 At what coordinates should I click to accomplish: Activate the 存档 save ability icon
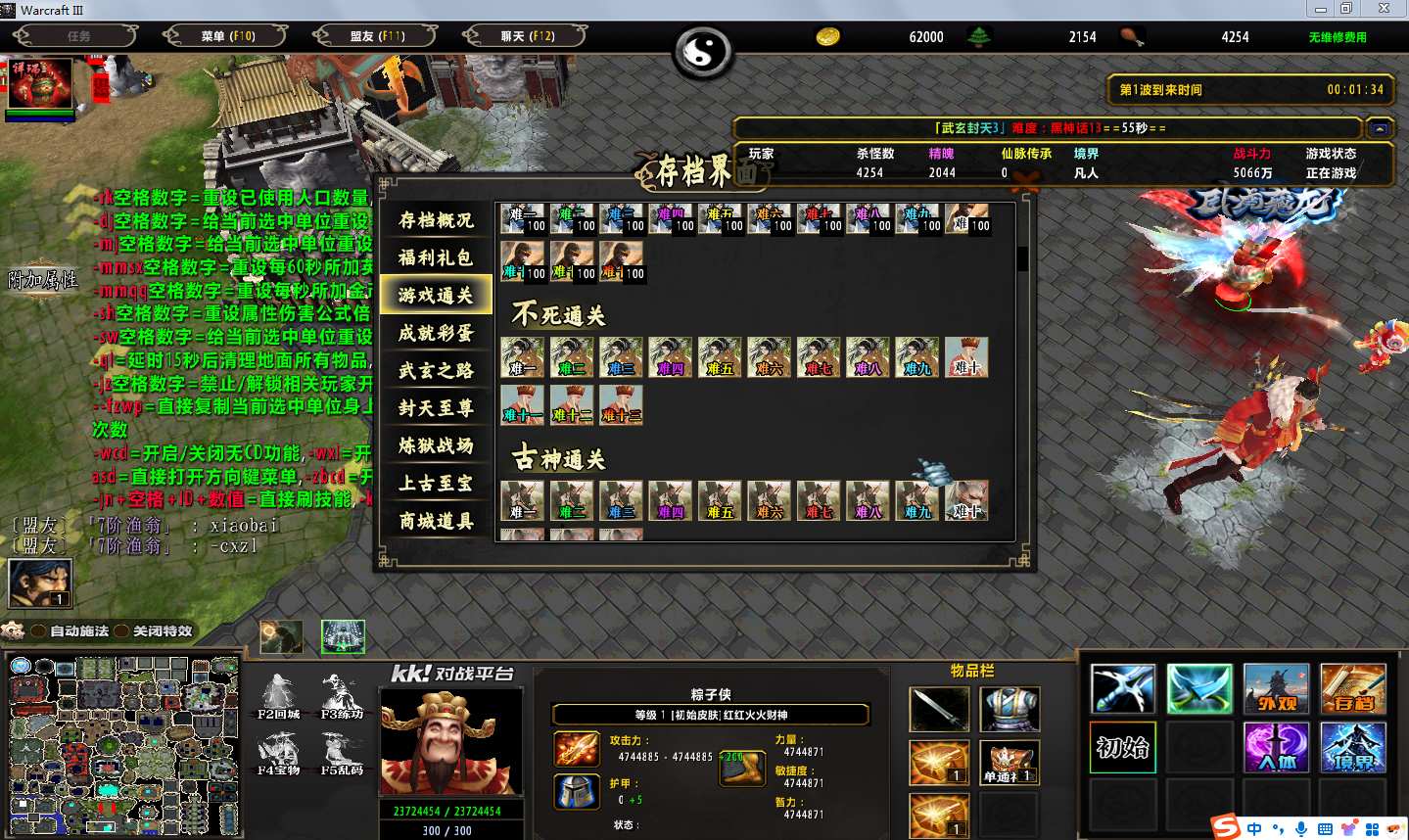[1352, 688]
